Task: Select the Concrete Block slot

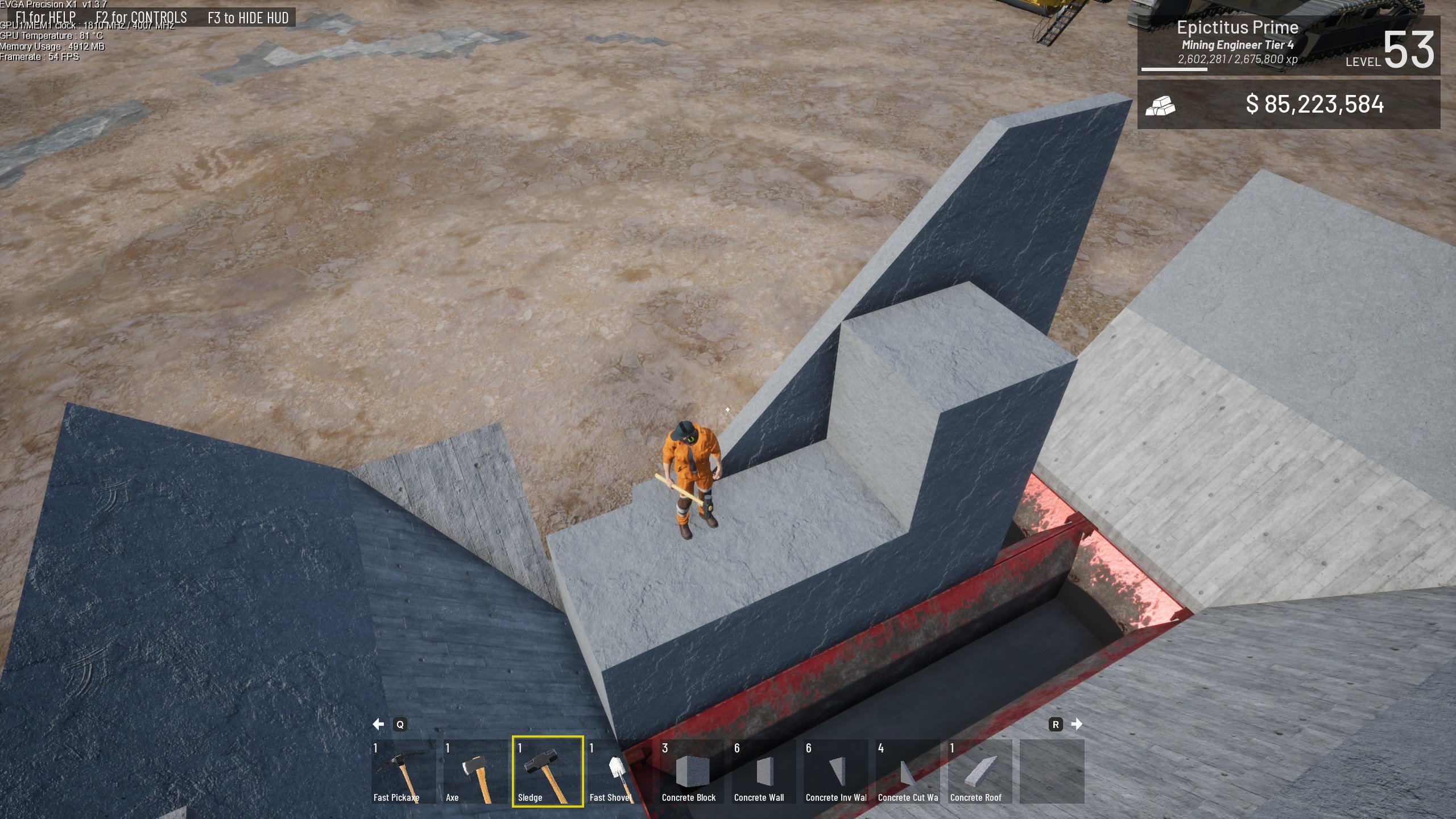Action: (691, 771)
